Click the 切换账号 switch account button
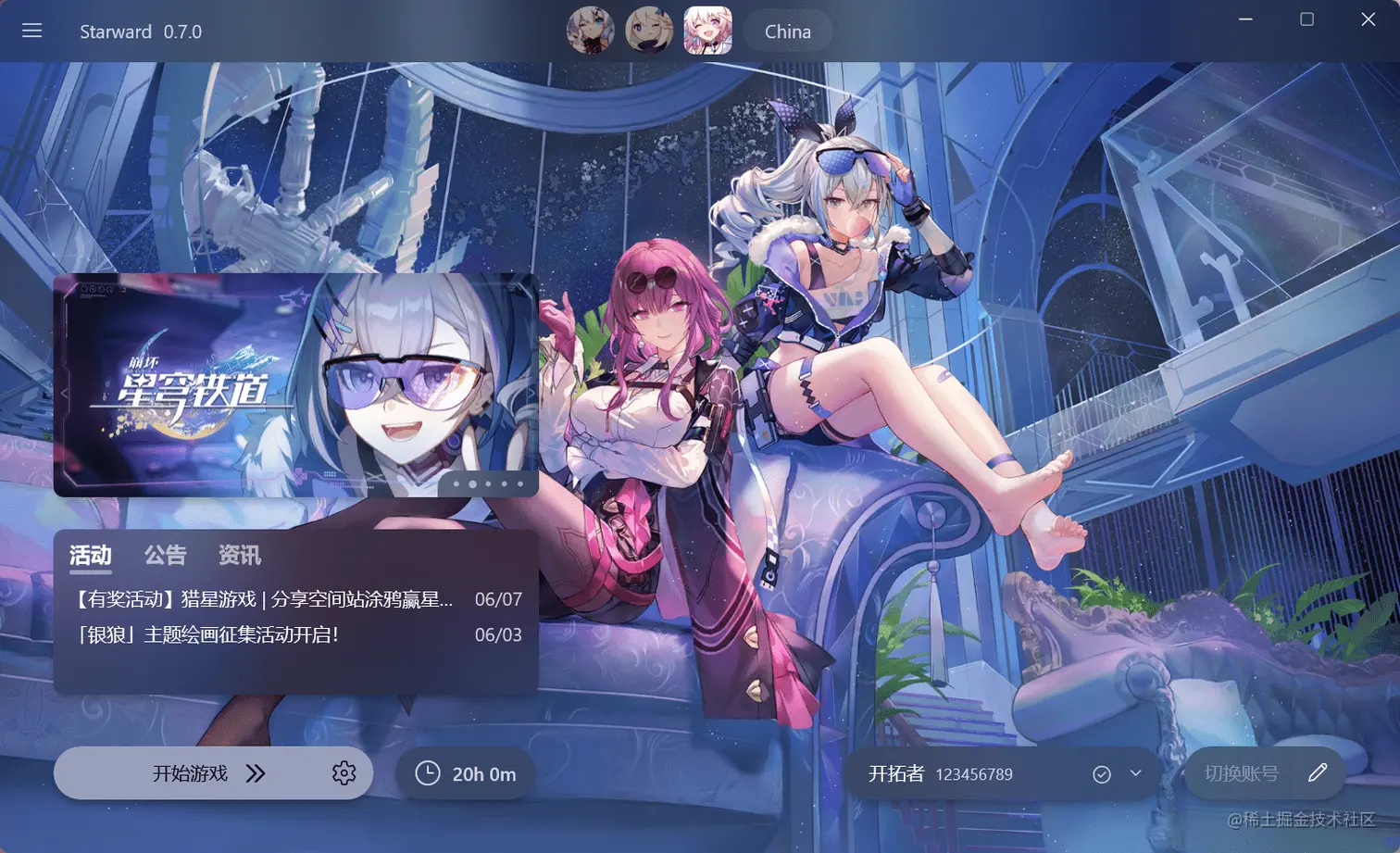1400x853 pixels. pos(1243,773)
